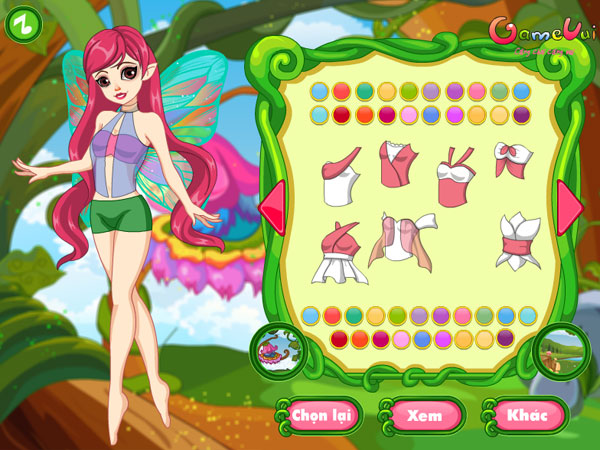The image size is (600, 450).
Task: Pick the pink wrap vest with white collar
Action: (398, 166)
